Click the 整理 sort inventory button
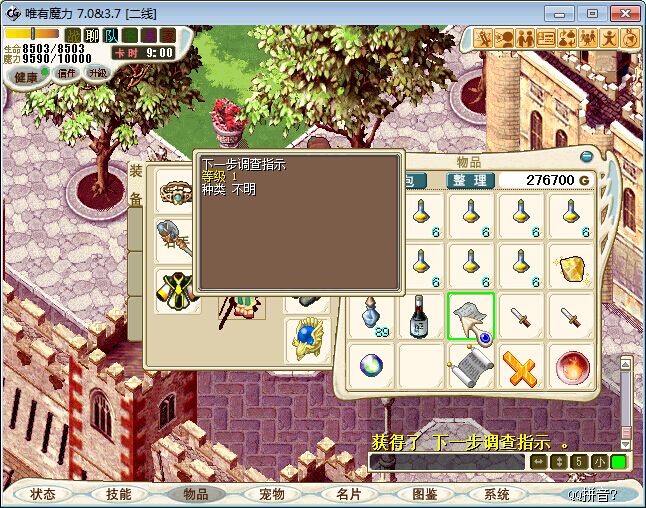The image size is (646, 508). [469, 180]
